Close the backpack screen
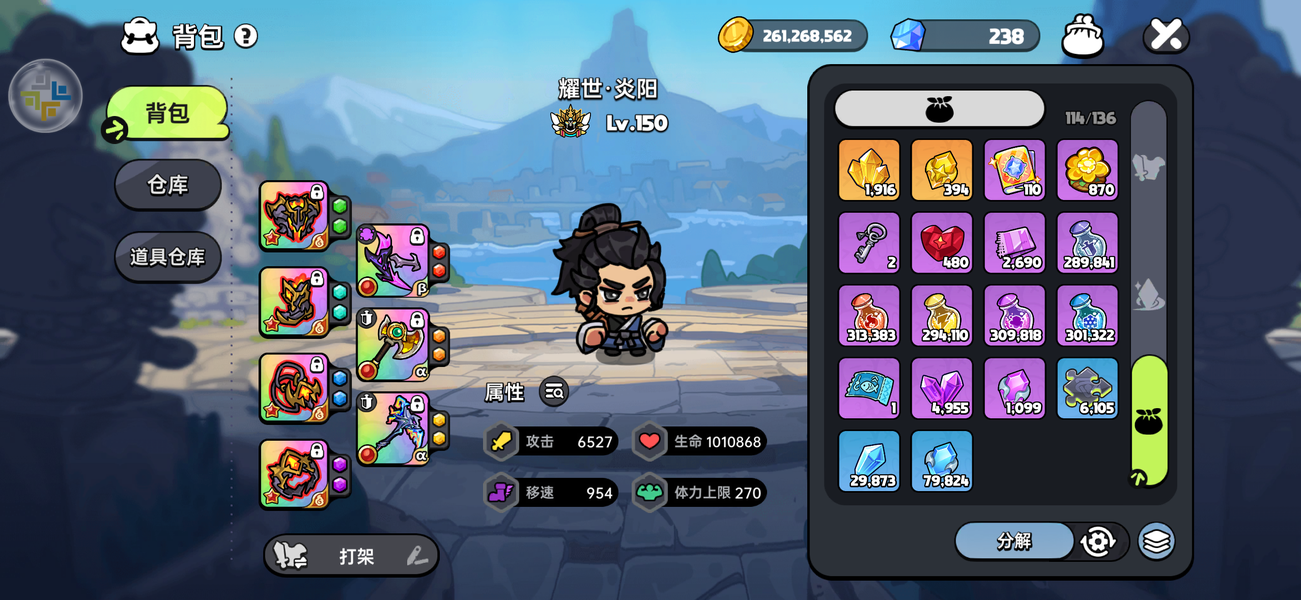The image size is (1301, 600). click(1166, 35)
